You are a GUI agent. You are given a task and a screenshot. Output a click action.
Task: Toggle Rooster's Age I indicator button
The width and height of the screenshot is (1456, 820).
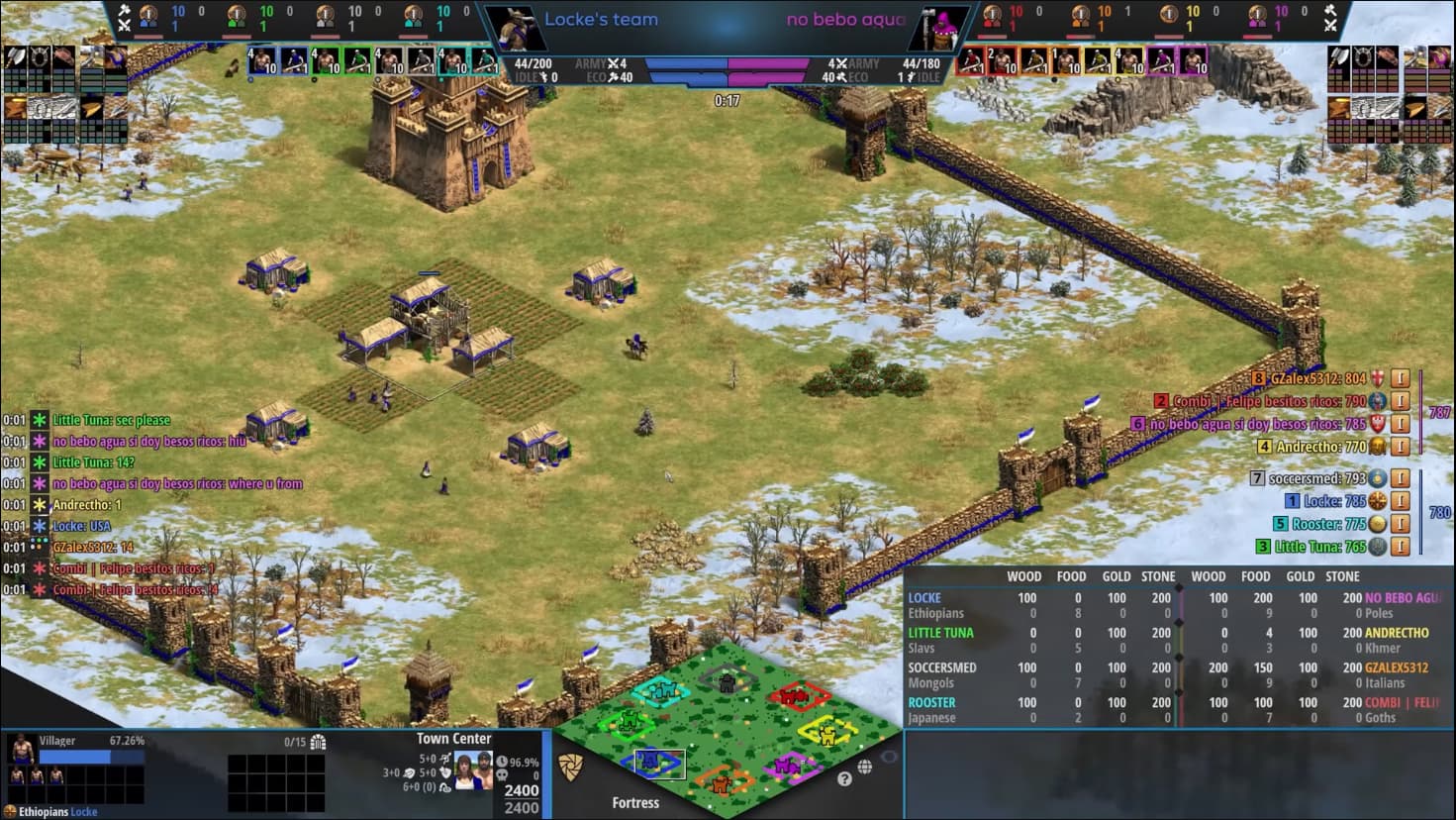(x=1400, y=524)
